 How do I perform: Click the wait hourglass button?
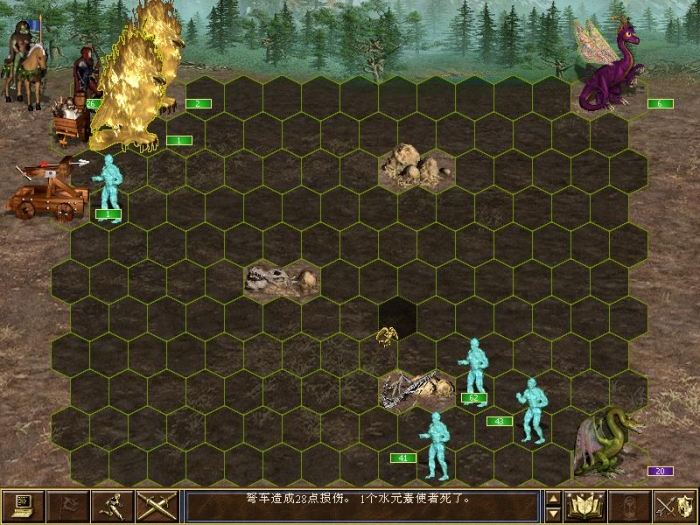[x=631, y=506]
